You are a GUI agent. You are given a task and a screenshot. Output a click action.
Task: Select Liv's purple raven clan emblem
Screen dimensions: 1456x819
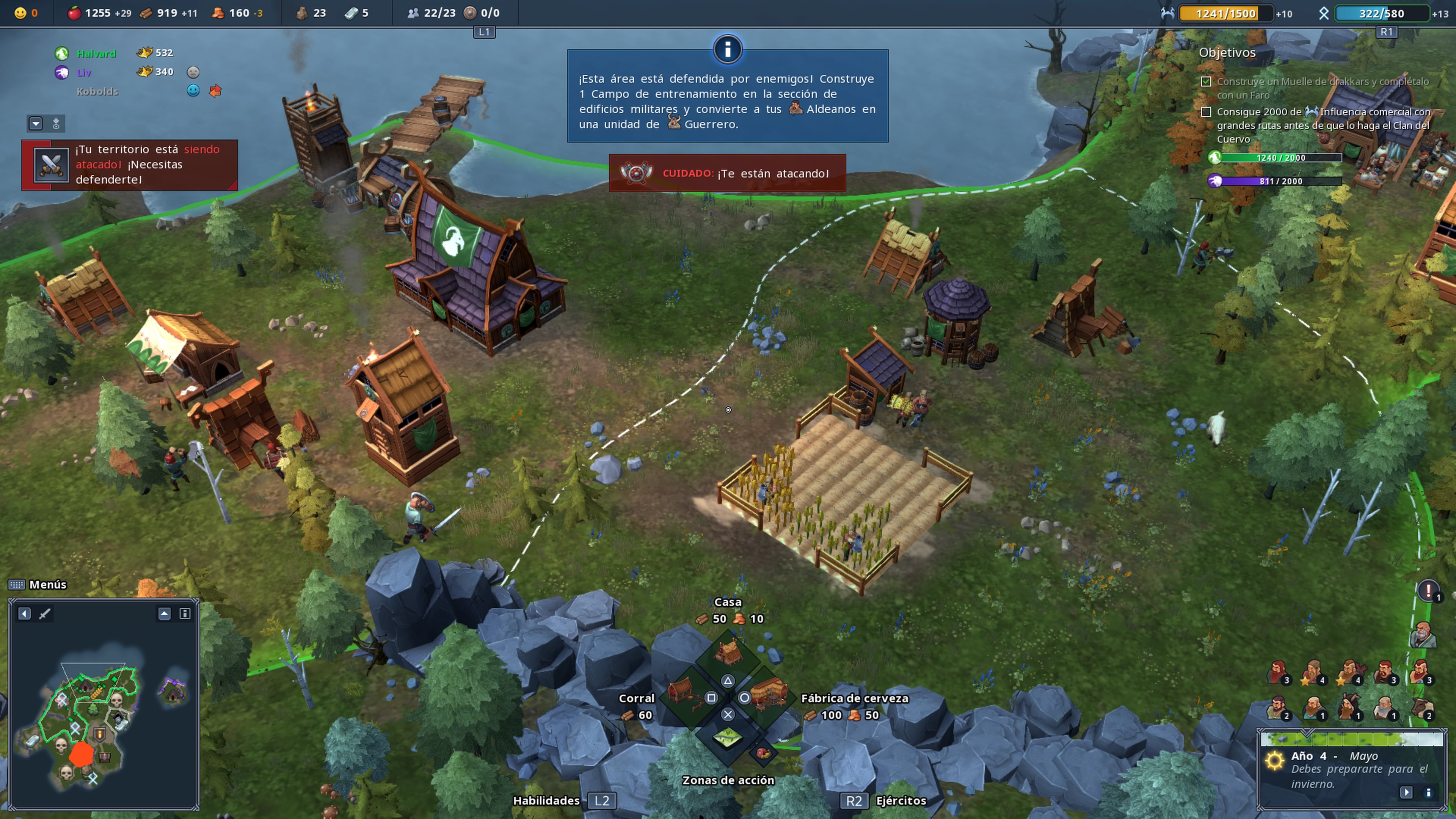pos(61,72)
